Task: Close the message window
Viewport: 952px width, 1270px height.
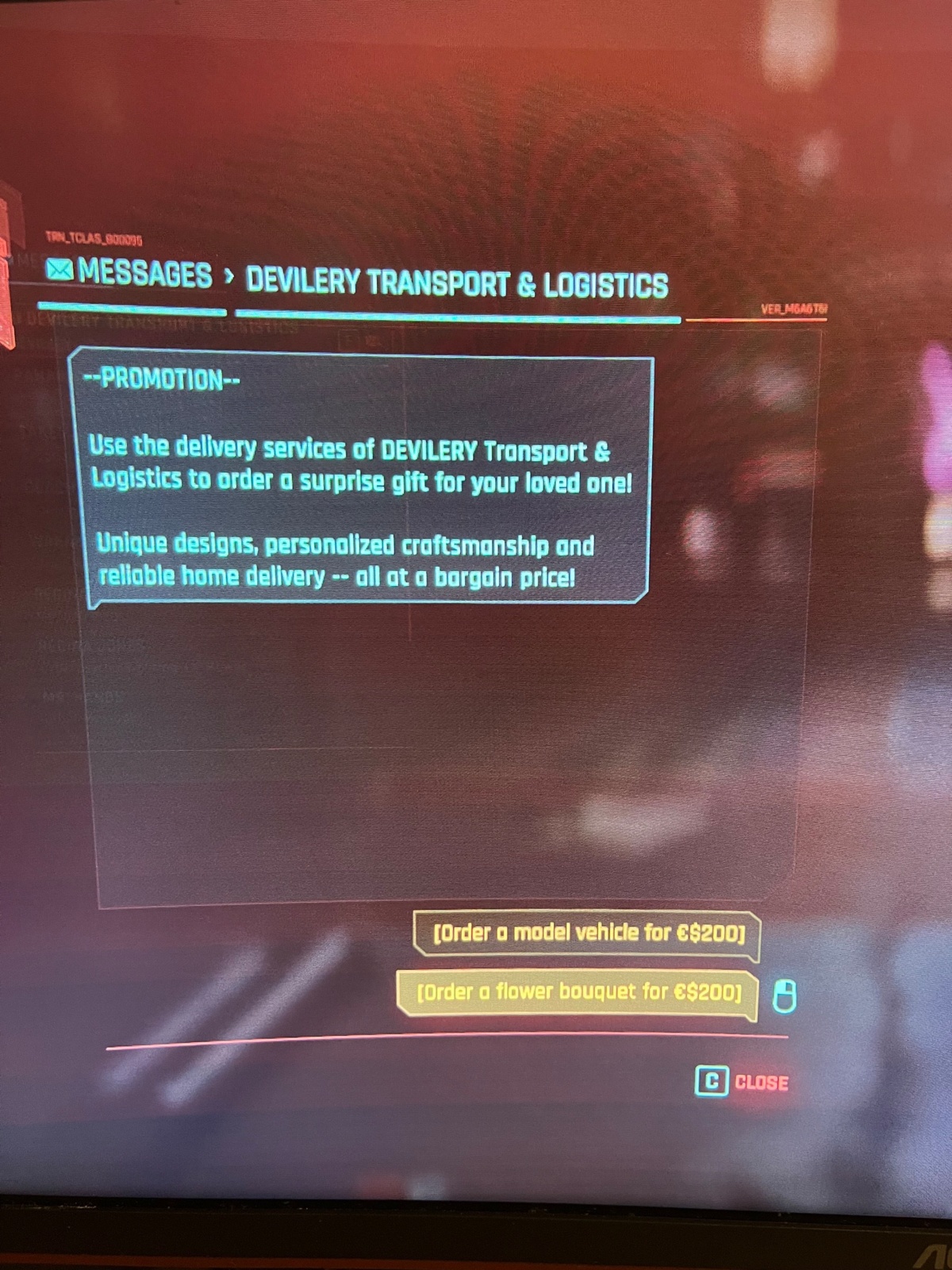Action: 743,1082
